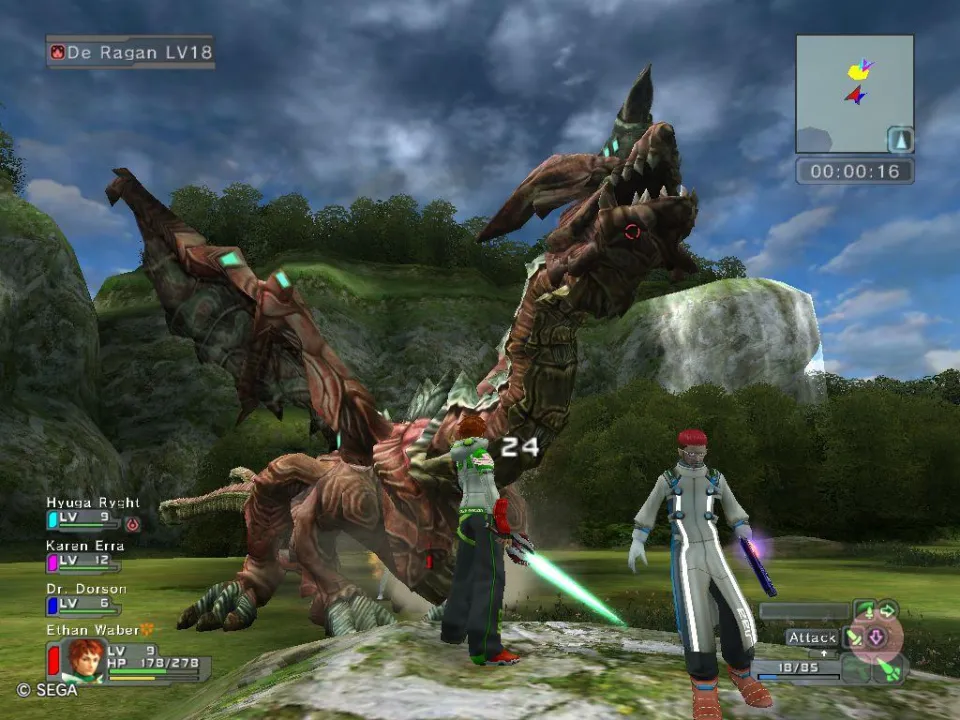Click the fire status icon beside Hyuga Ryght
The image size is (960, 720).
[x=132, y=522]
